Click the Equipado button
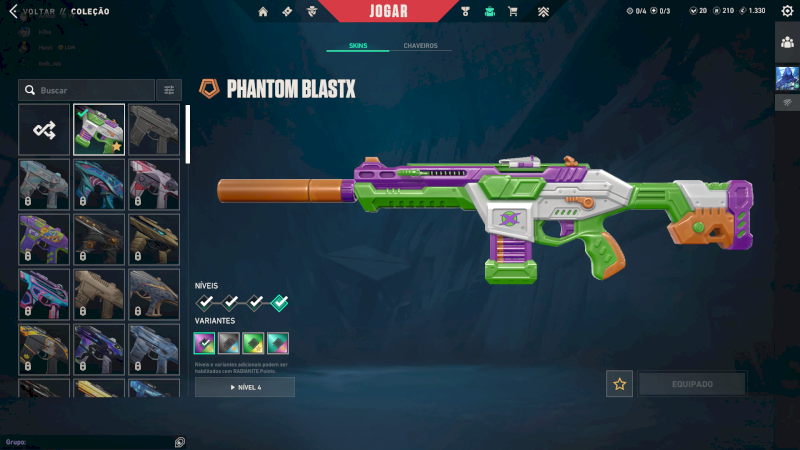 [692, 384]
